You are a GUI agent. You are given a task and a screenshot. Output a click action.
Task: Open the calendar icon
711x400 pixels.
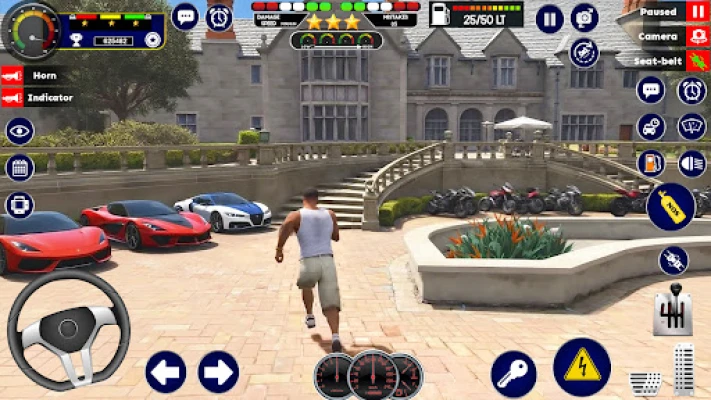tap(19, 167)
